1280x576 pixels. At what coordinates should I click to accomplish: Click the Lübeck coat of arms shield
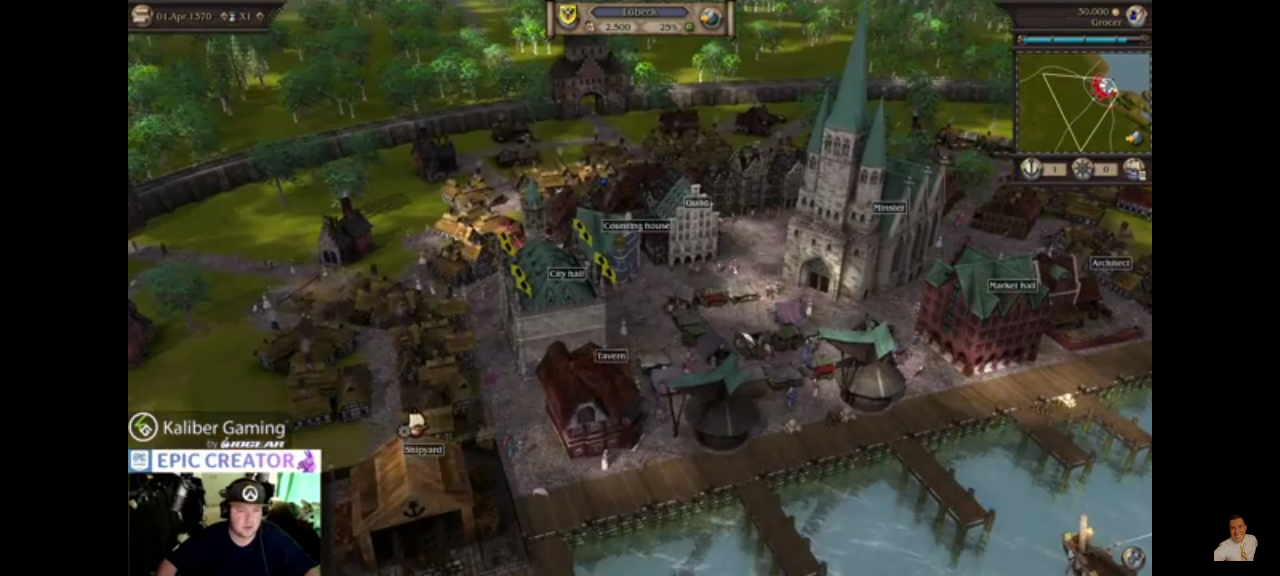tap(567, 18)
